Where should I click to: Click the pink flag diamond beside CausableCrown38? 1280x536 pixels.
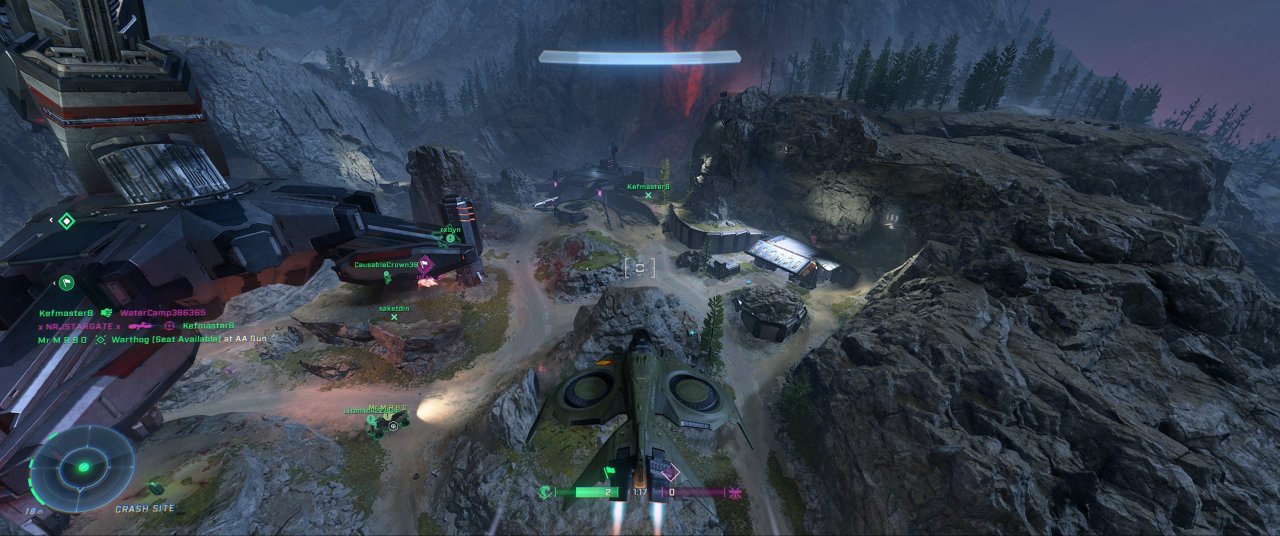click(x=426, y=265)
